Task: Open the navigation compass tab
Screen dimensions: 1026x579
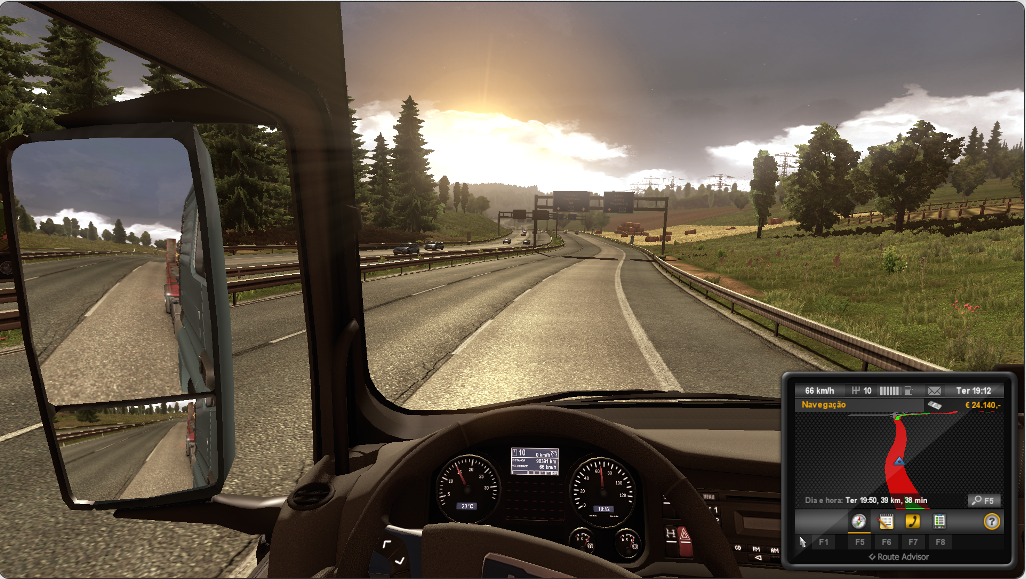Action: point(858,521)
